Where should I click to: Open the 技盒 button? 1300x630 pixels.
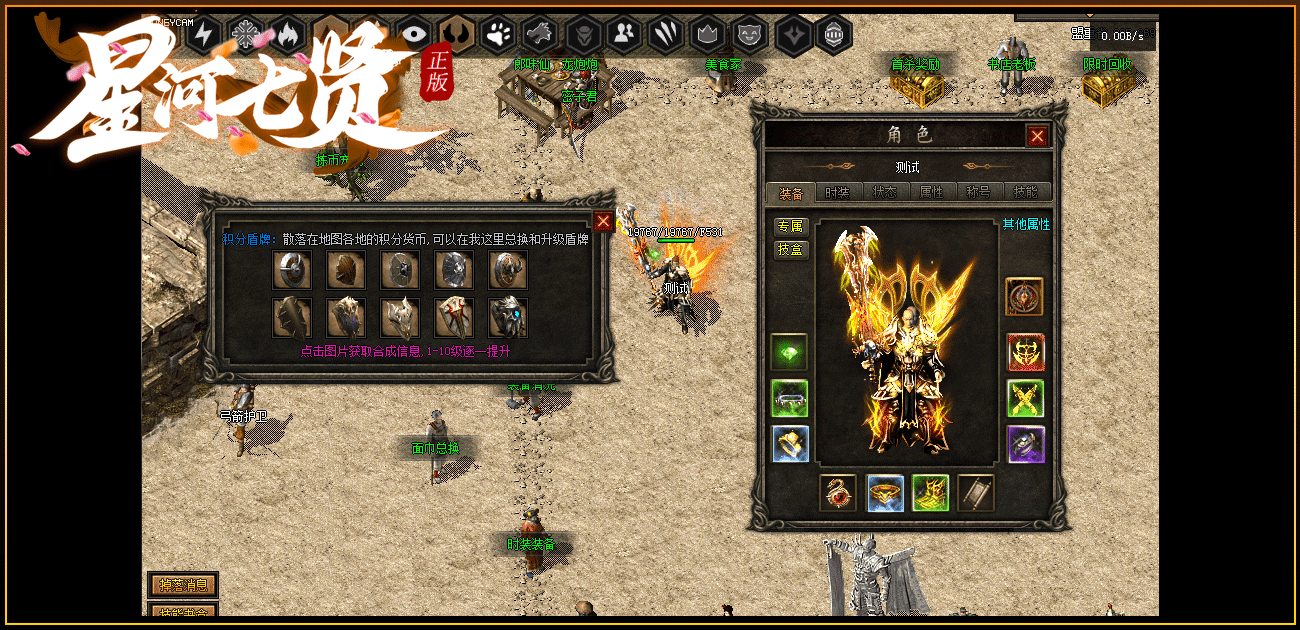coord(790,249)
